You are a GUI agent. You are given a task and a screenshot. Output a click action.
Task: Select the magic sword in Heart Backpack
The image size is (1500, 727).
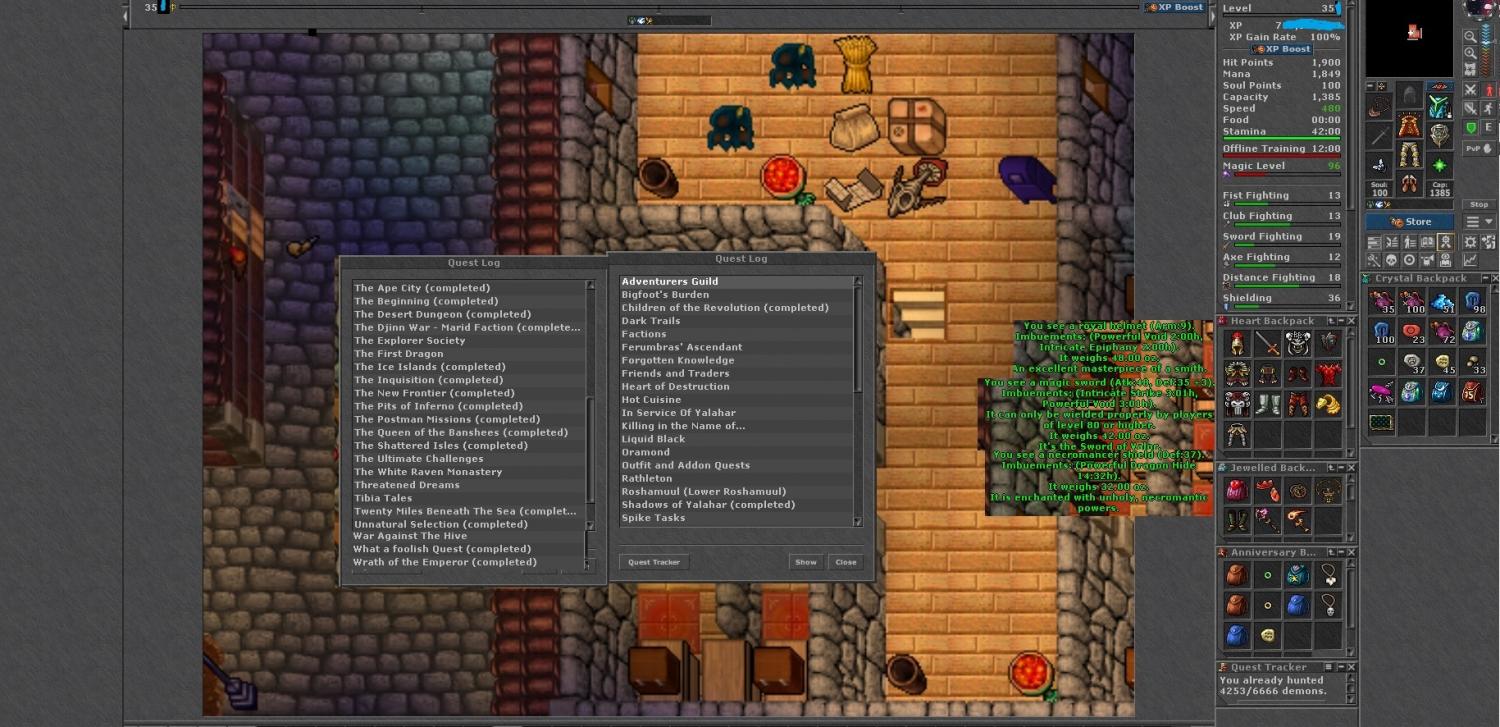(x=1267, y=344)
